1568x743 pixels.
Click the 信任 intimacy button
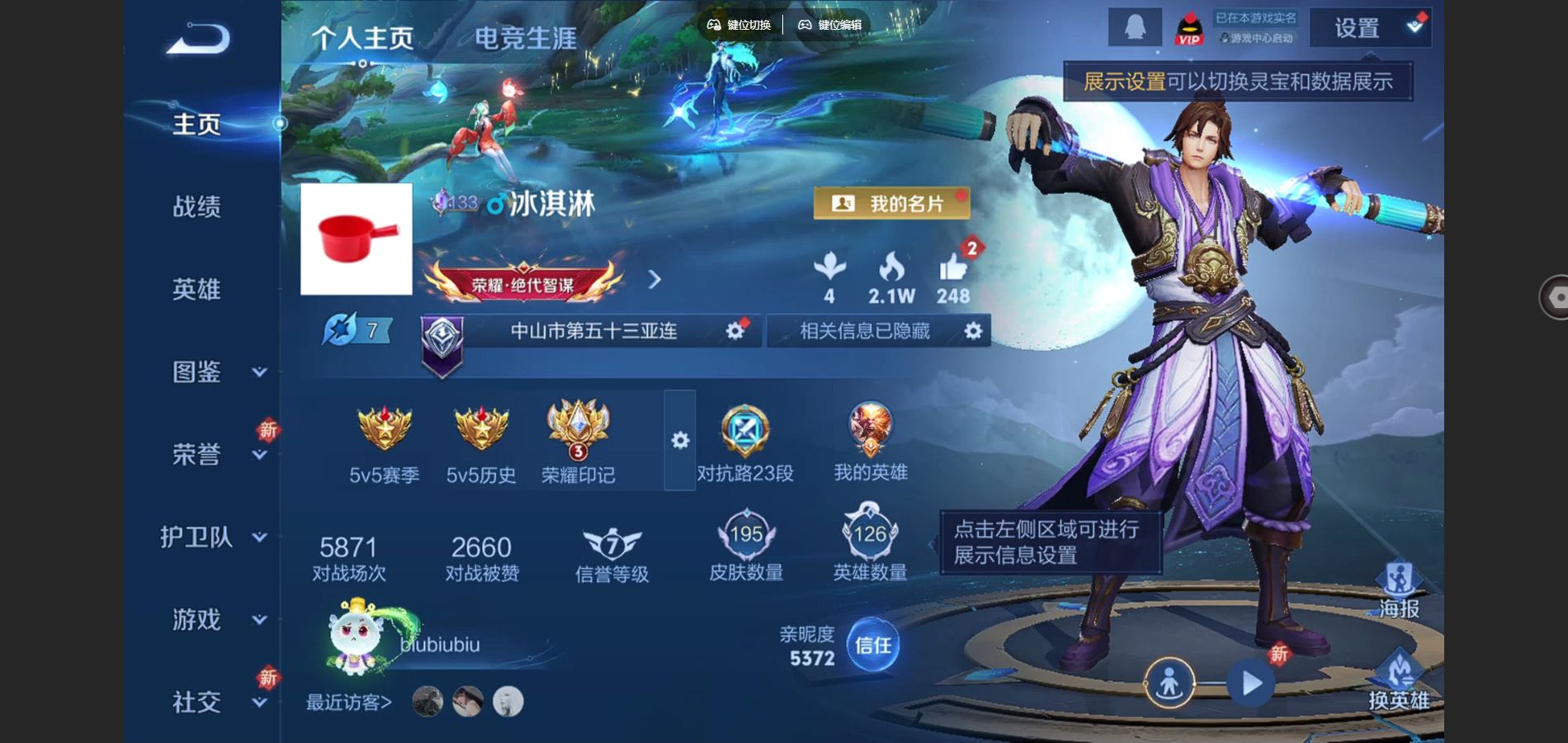(x=872, y=645)
